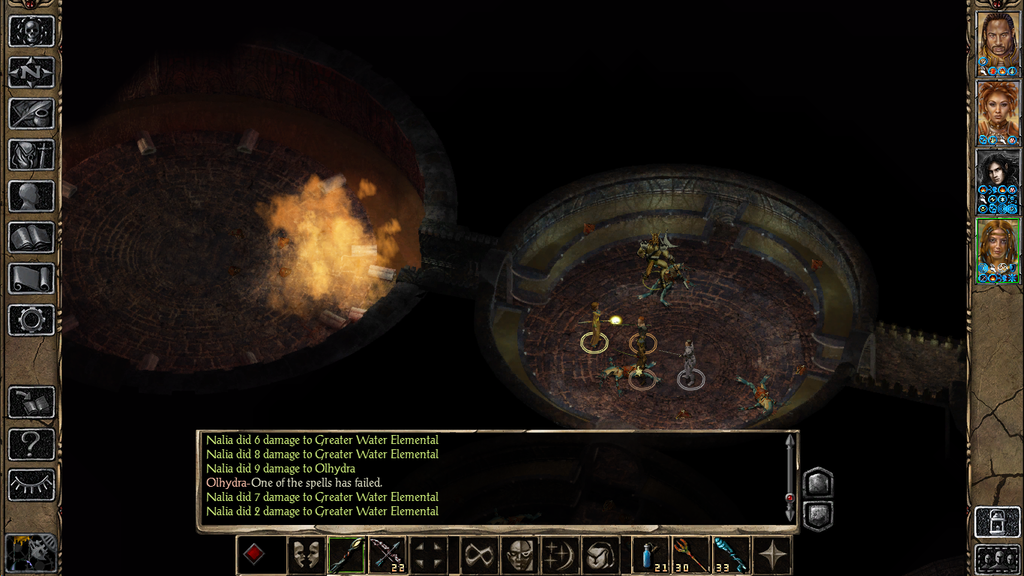Open the area map with the compass button
This screenshot has width=1024, height=576.
[31, 72]
